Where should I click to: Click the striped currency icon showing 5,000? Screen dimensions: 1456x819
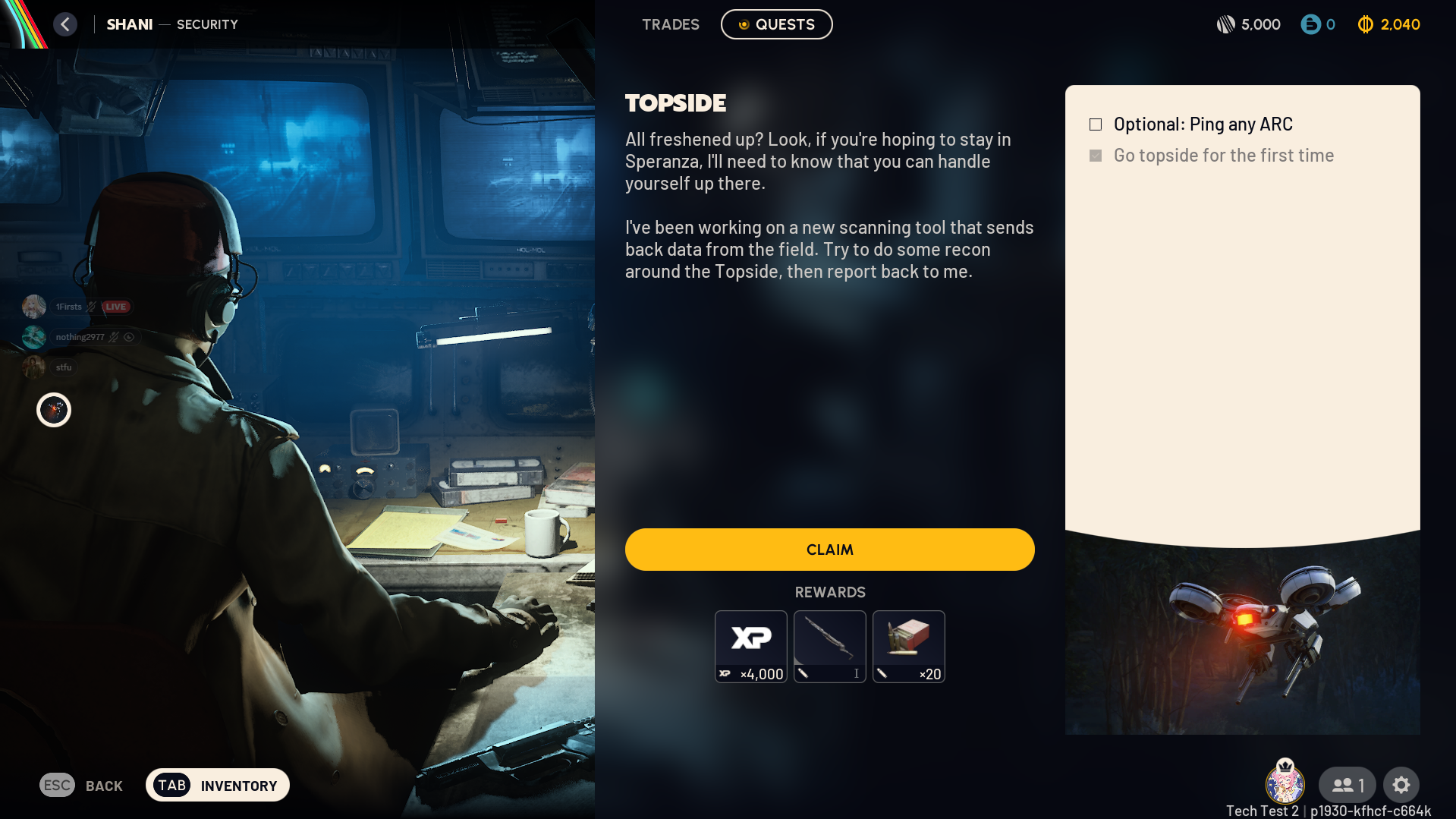click(x=1227, y=24)
